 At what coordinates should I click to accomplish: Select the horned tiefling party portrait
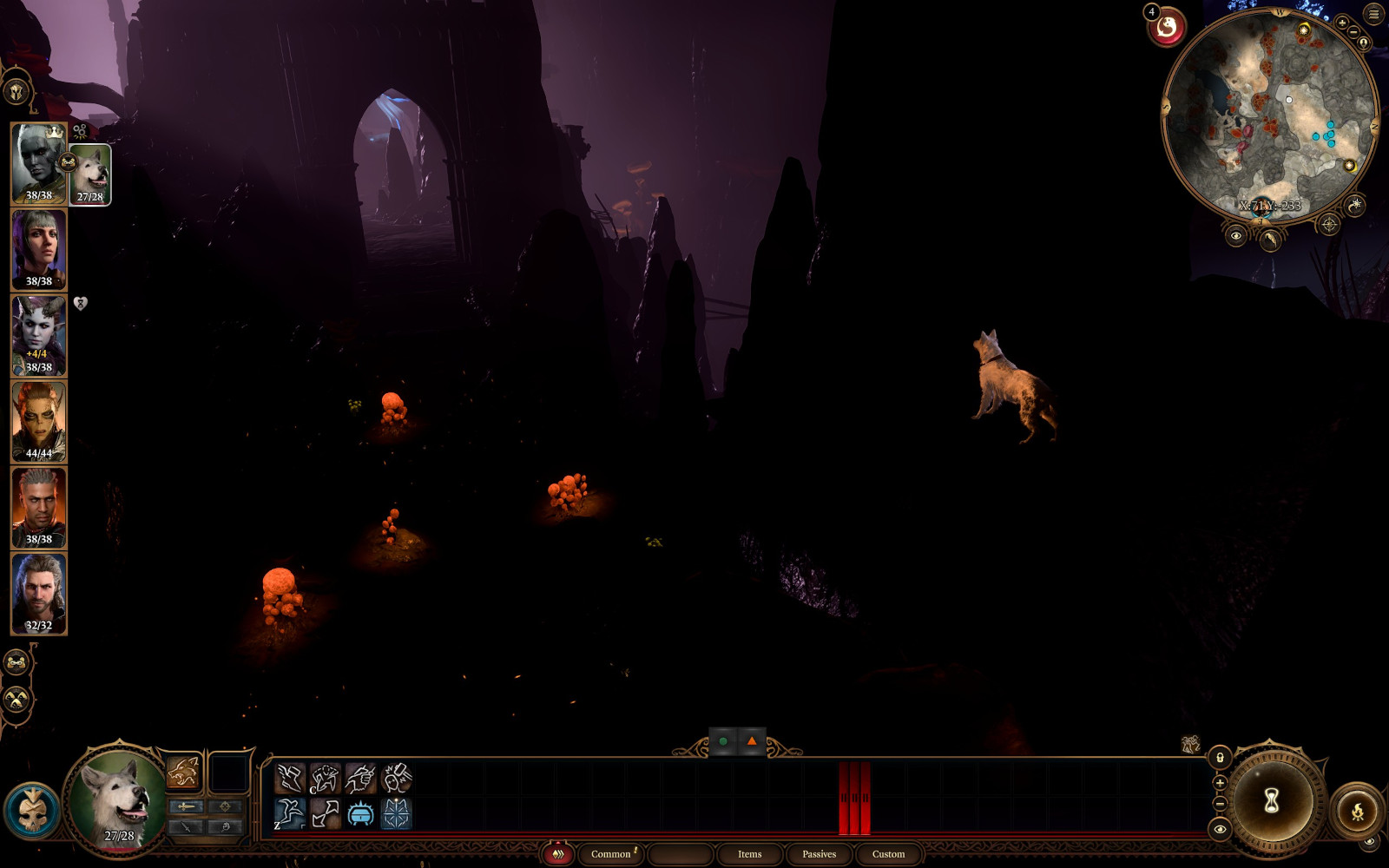coord(38,335)
